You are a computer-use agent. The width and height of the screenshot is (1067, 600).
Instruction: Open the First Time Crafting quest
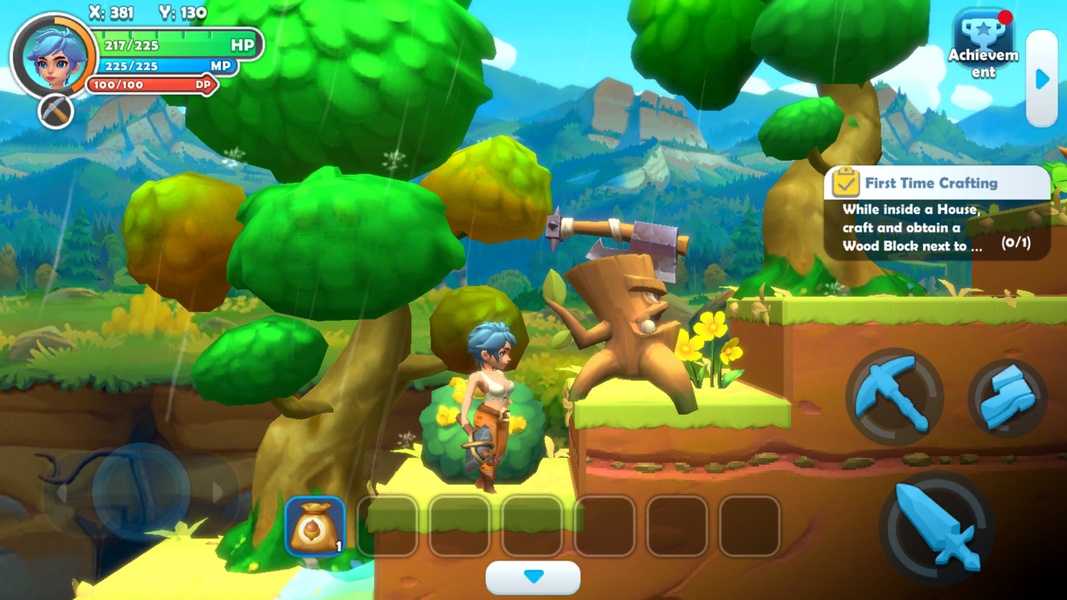tap(937, 214)
